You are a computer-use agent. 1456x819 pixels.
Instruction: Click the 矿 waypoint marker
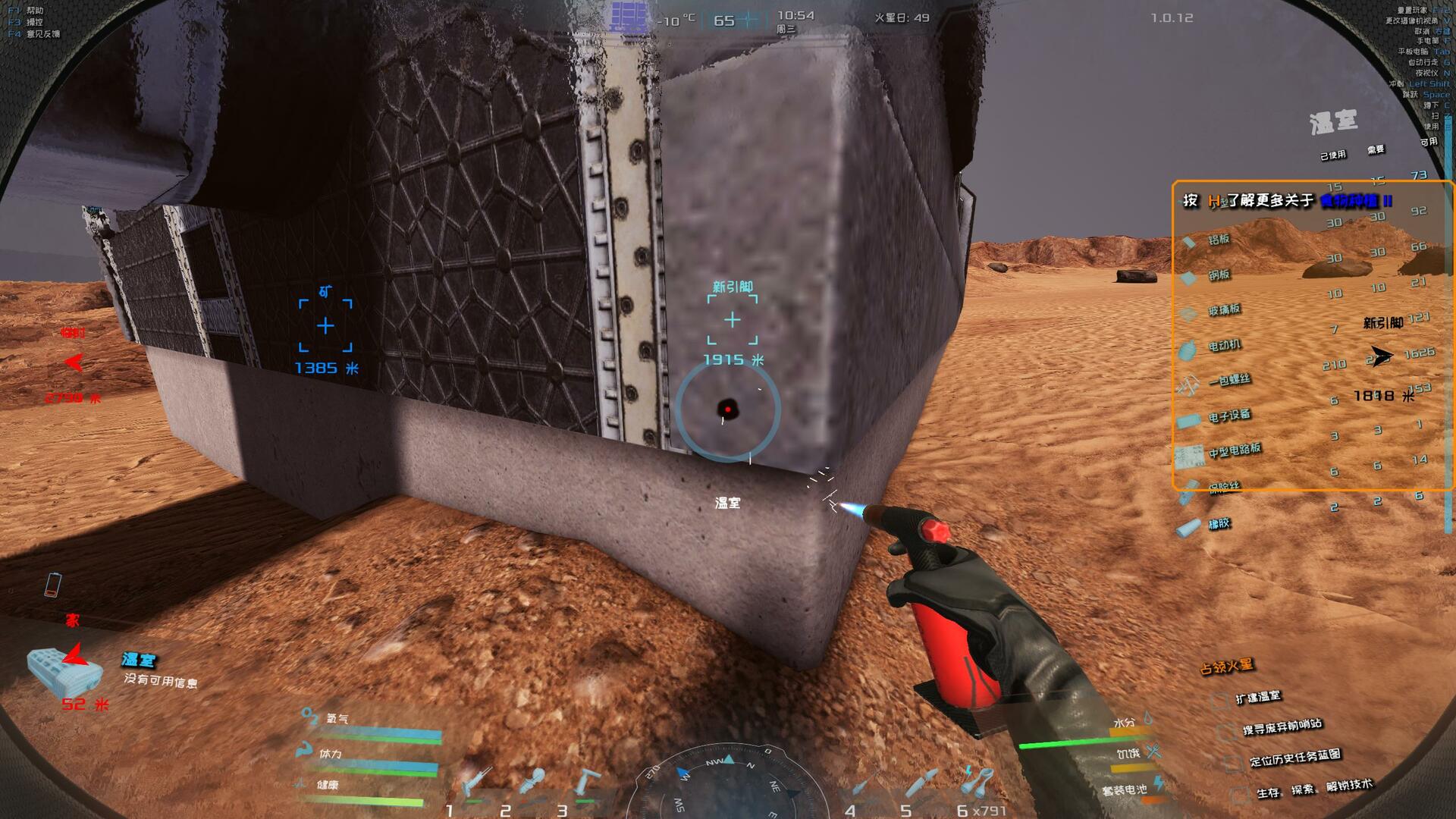(x=325, y=325)
